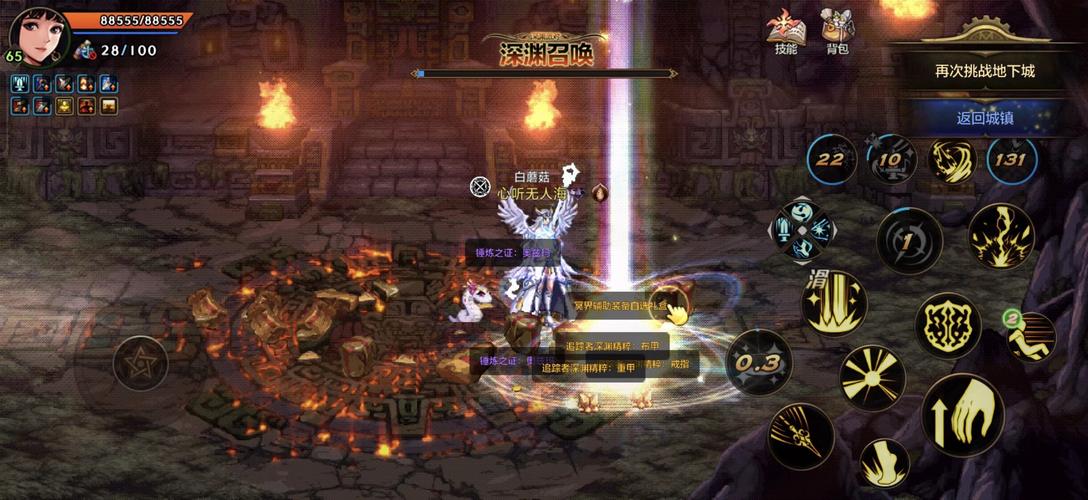Select 返回城镇 to return to town
This screenshot has width=1088, height=500.
(984, 117)
